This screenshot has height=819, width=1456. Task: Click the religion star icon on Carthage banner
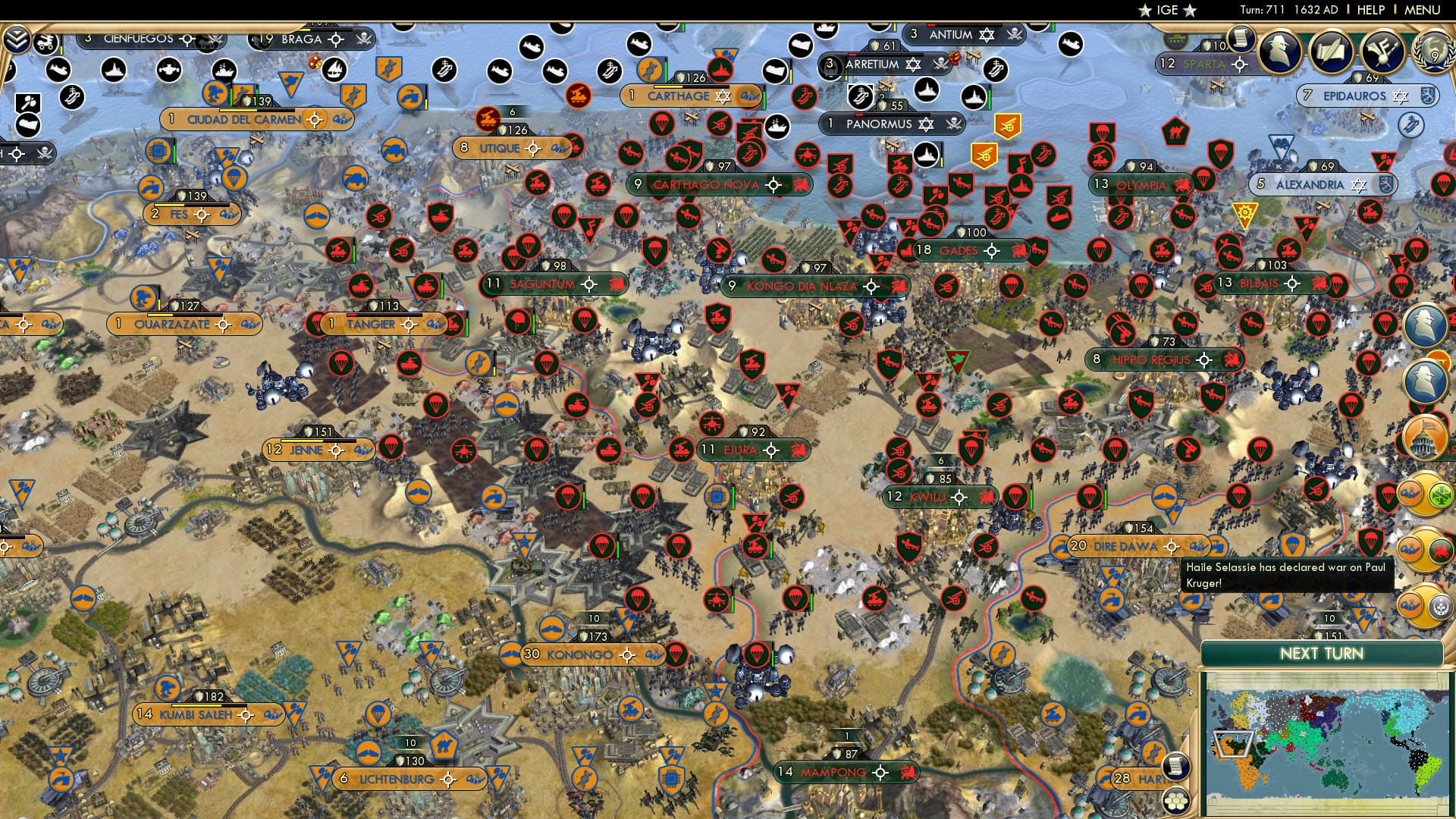[723, 96]
